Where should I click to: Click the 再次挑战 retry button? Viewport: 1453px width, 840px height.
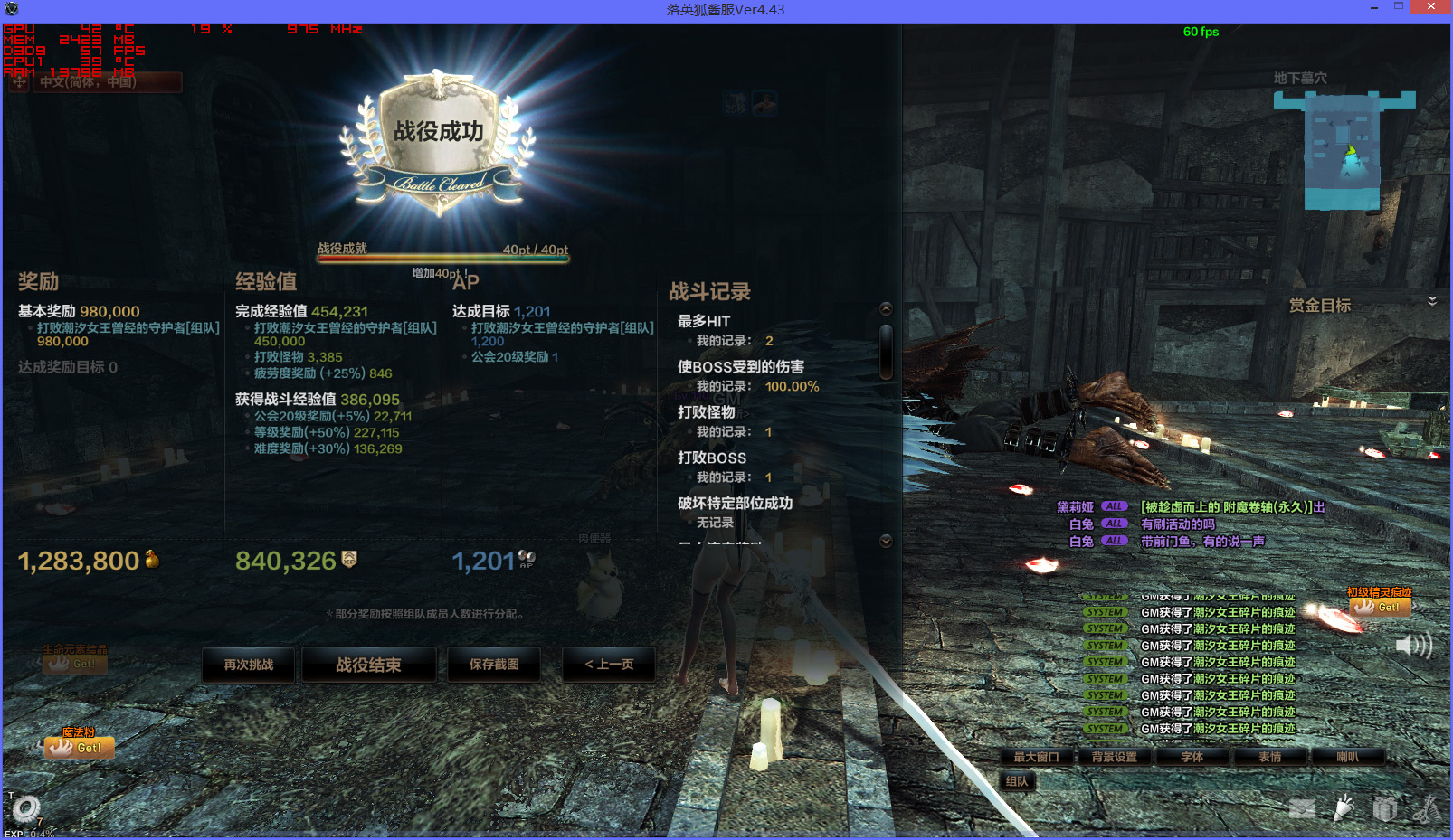click(x=249, y=665)
